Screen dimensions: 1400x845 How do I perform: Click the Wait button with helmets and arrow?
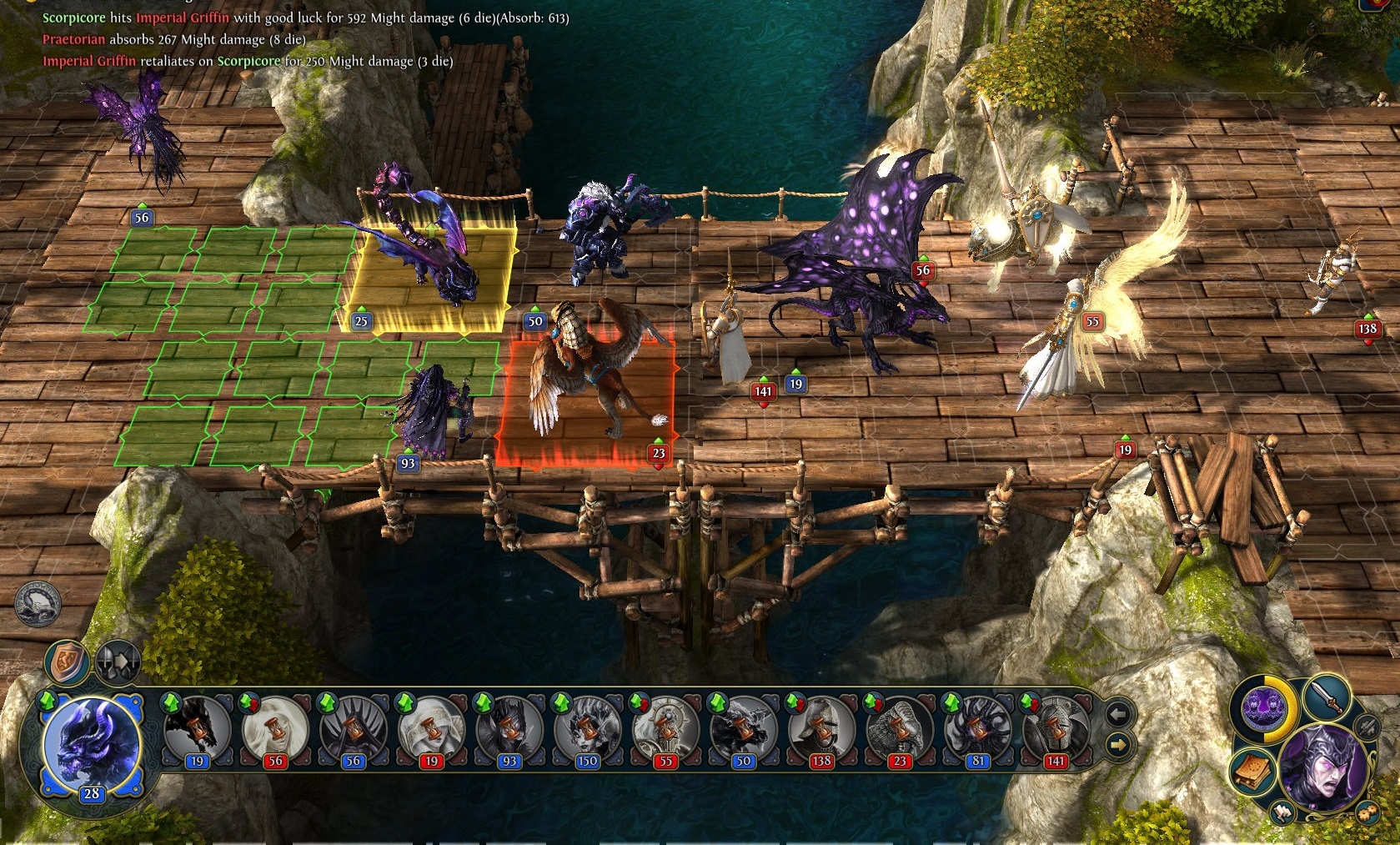(118, 664)
